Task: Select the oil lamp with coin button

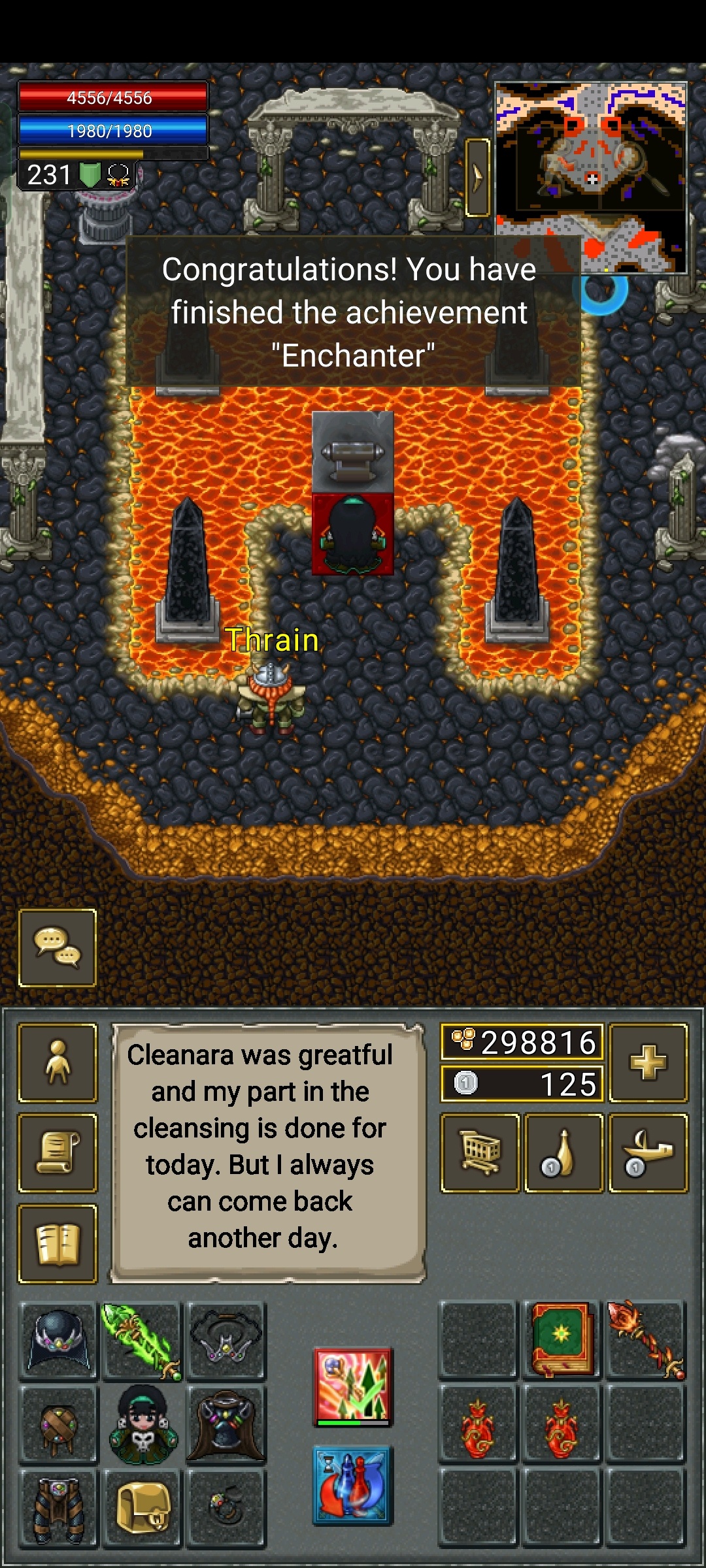Action: point(648,1153)
